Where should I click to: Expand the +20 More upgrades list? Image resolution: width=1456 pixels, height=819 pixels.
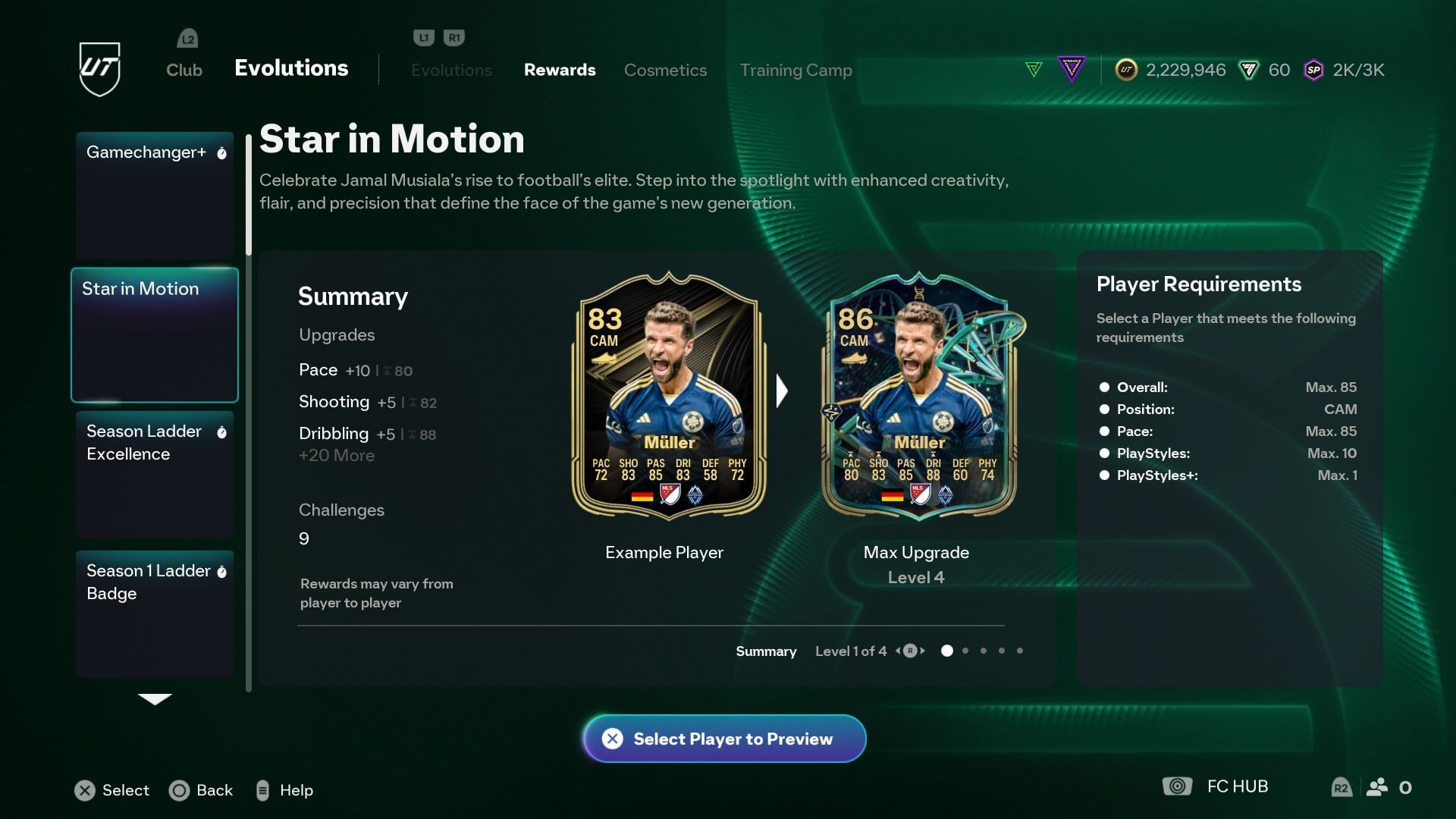tap(336, 455)
